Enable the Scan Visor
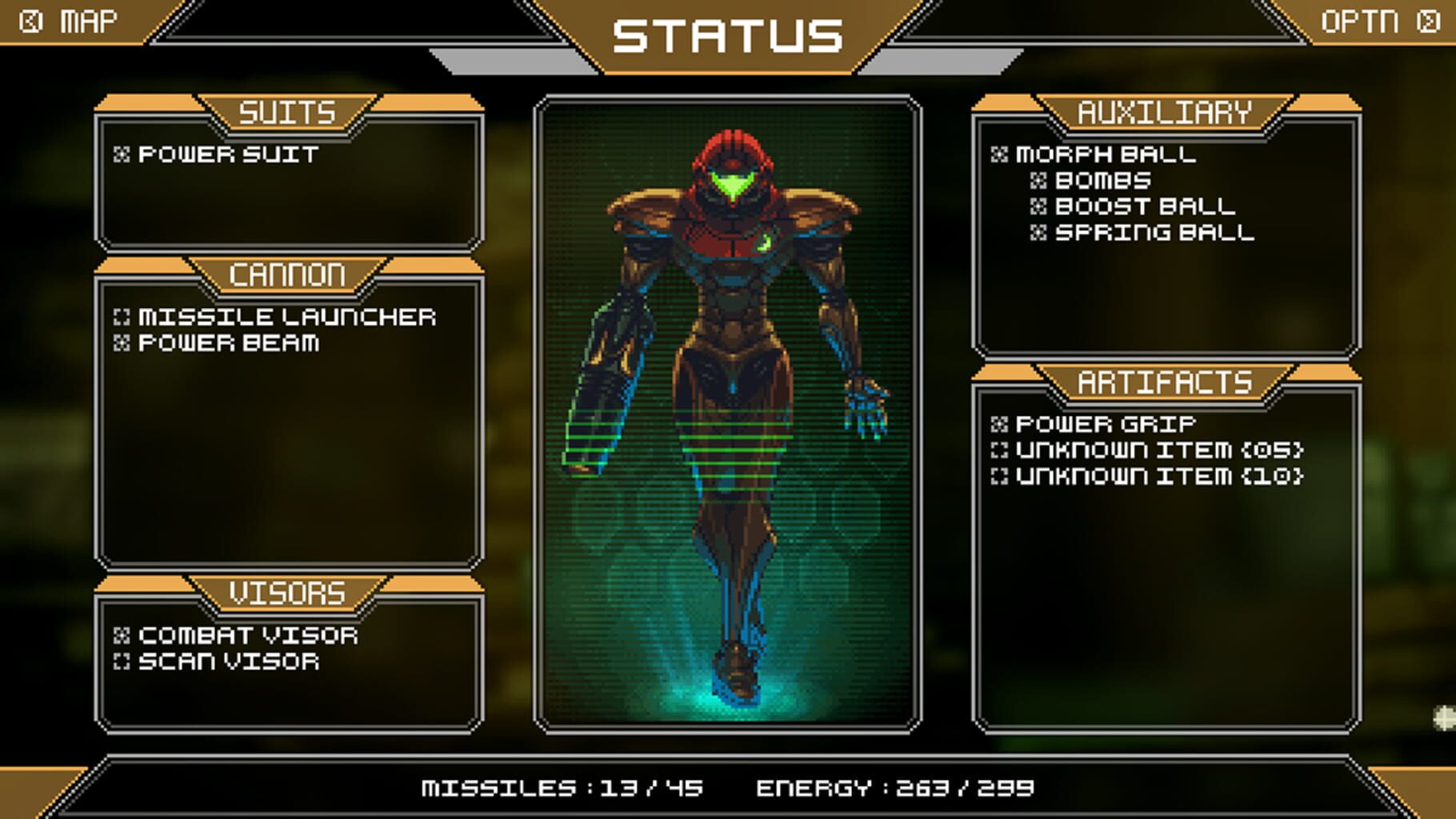This screenshot has width=1456, height=819. [x=122, y=662]
